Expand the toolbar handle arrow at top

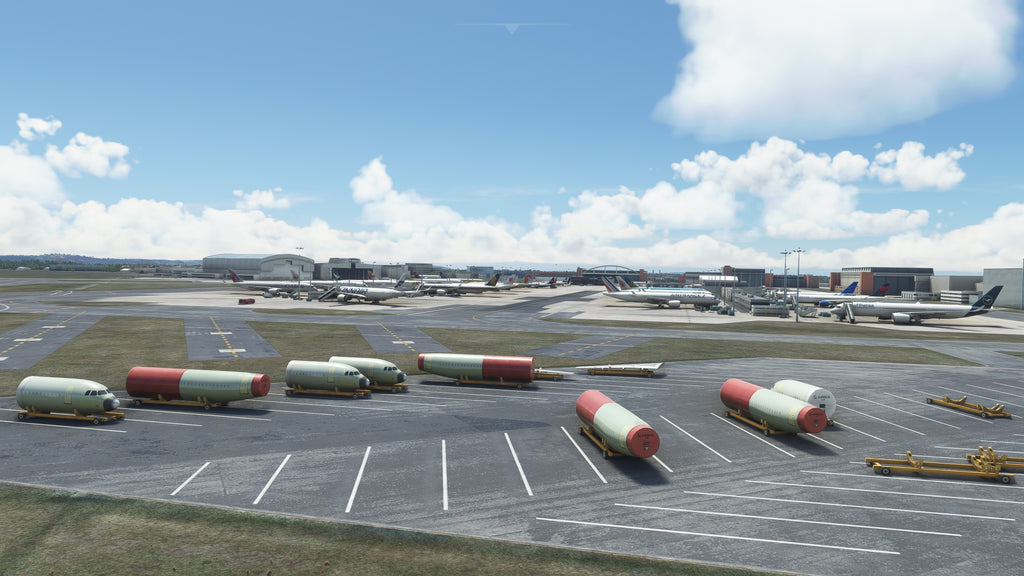[512, 28]
